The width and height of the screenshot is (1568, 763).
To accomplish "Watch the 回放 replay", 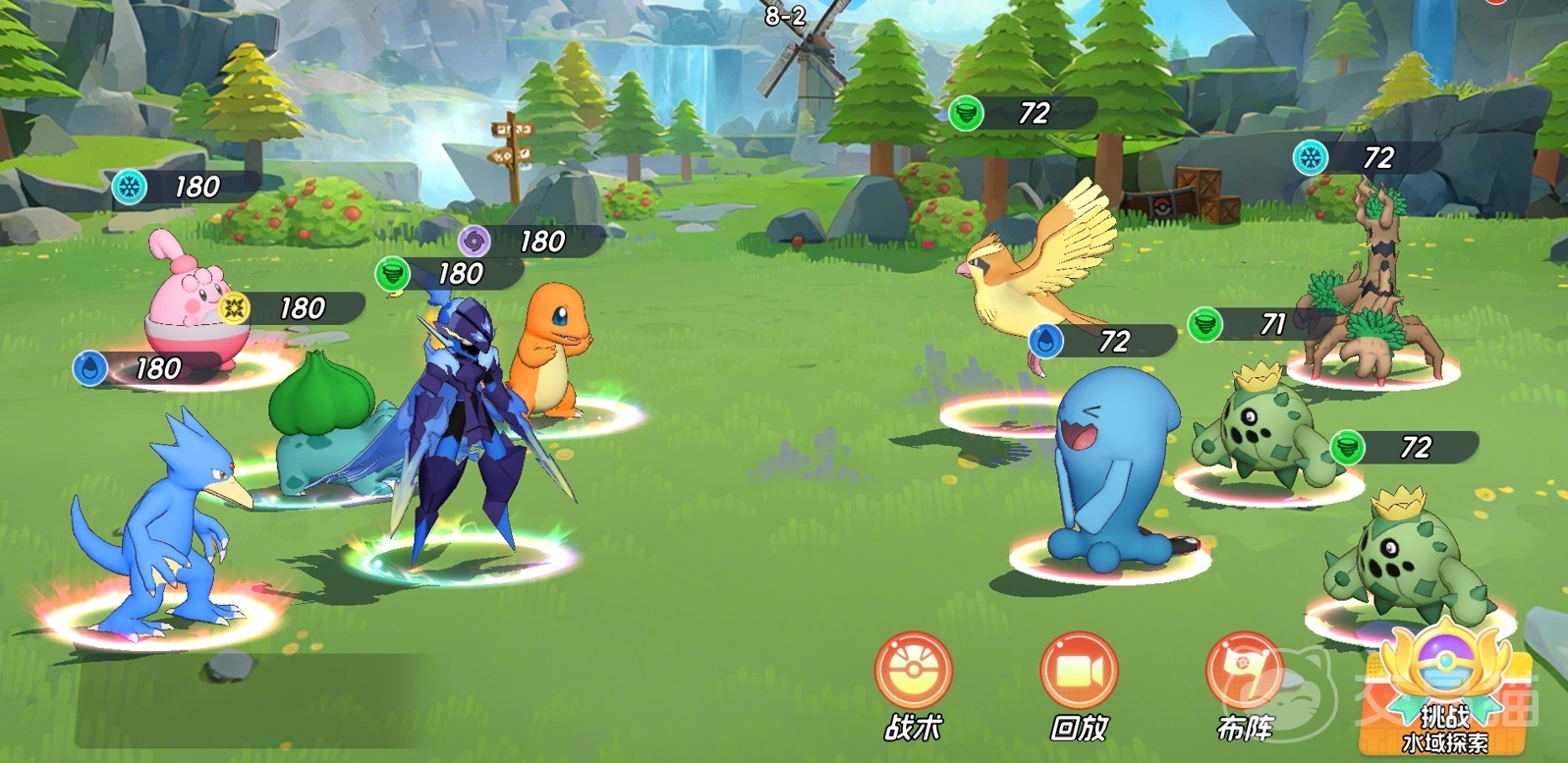I will 1079,673.
